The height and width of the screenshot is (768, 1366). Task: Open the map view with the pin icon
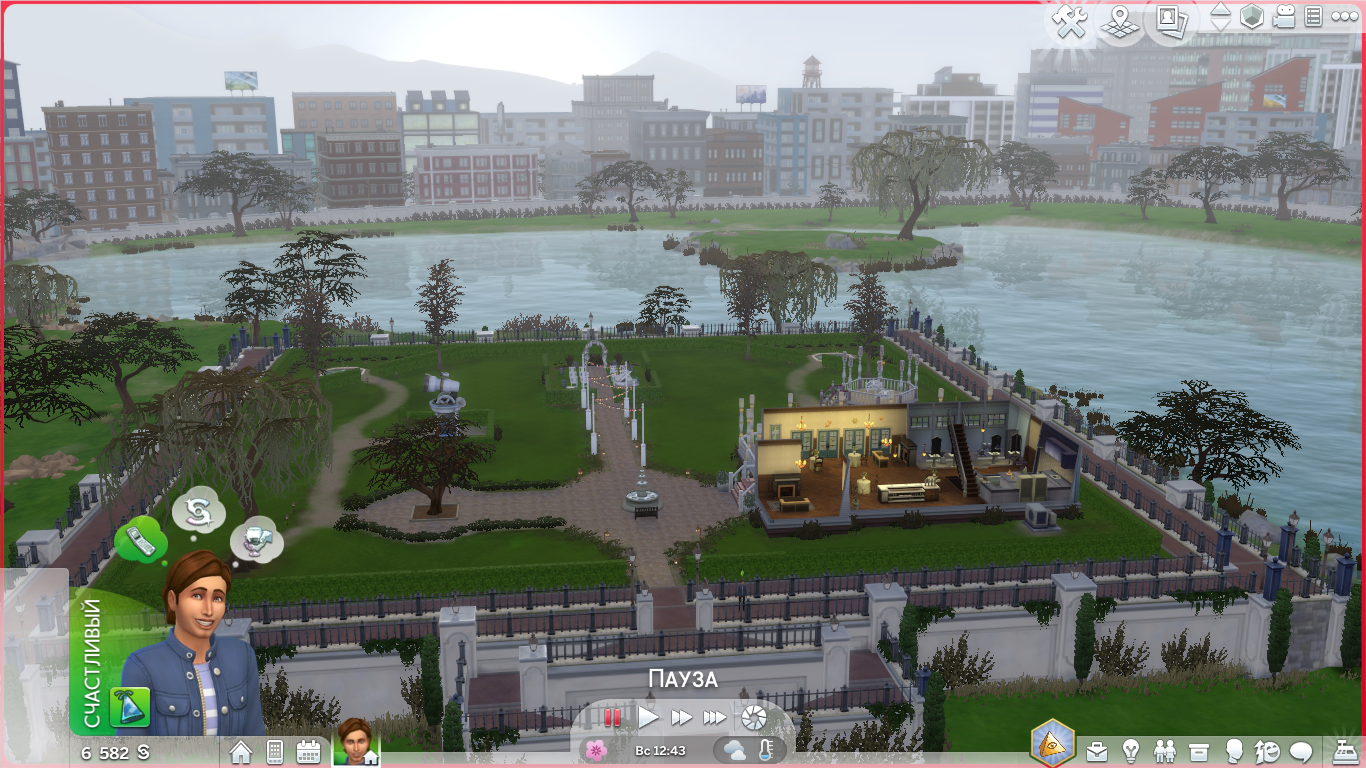pyautogui.click(x=1121, y=20)
